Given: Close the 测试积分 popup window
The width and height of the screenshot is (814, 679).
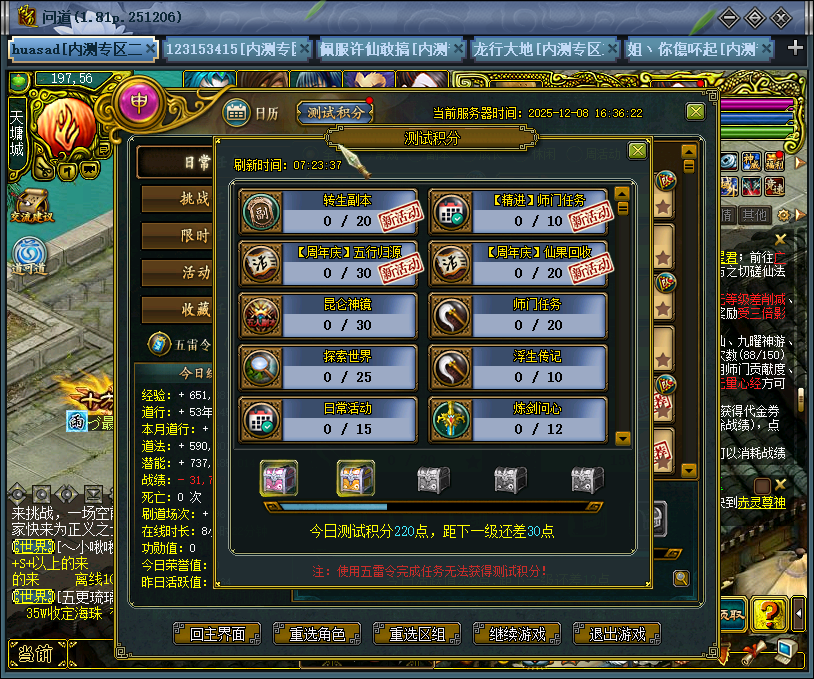Looking at the screenshot, I should (637, 151).
